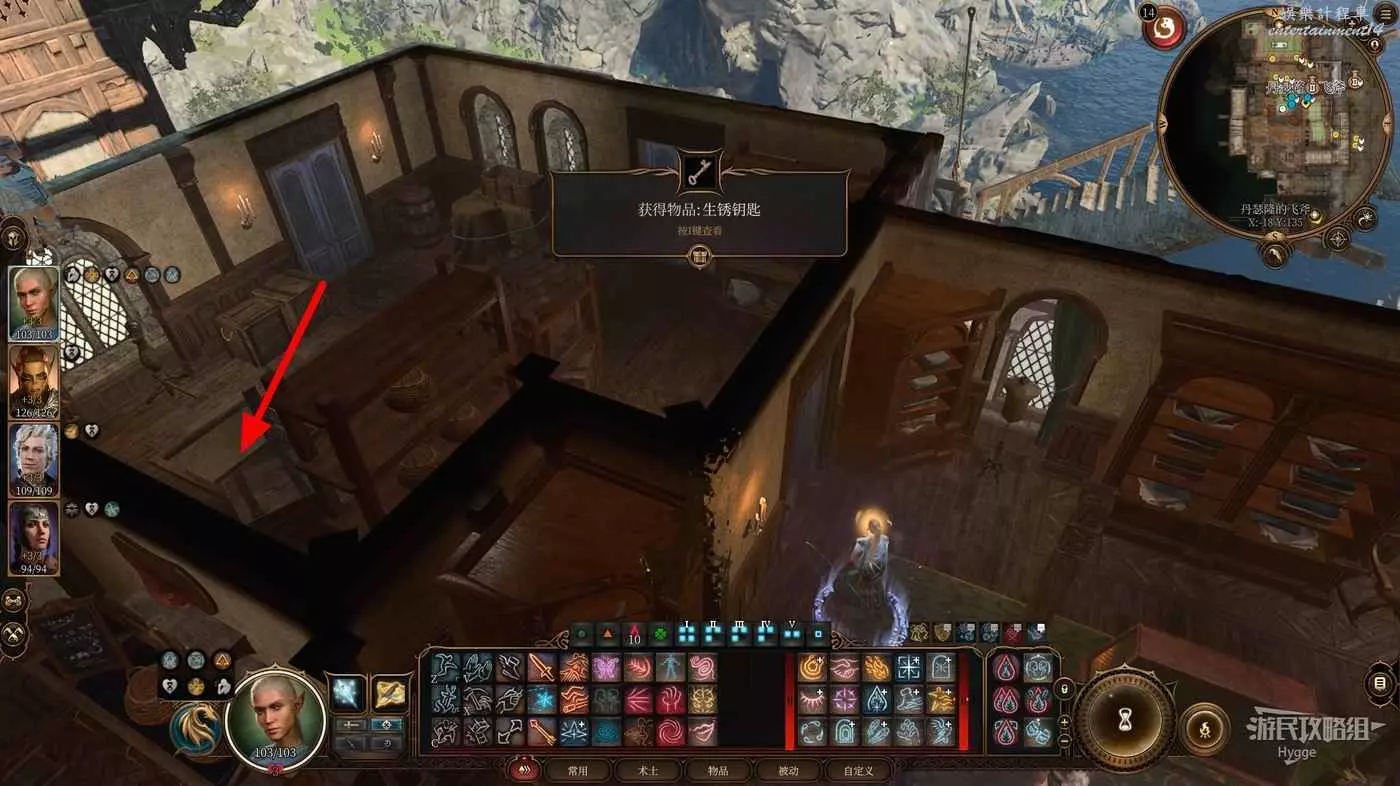Click the red swirl icon numbered 14
This screenshot has width=1400, height=786.
(1164, 30)
